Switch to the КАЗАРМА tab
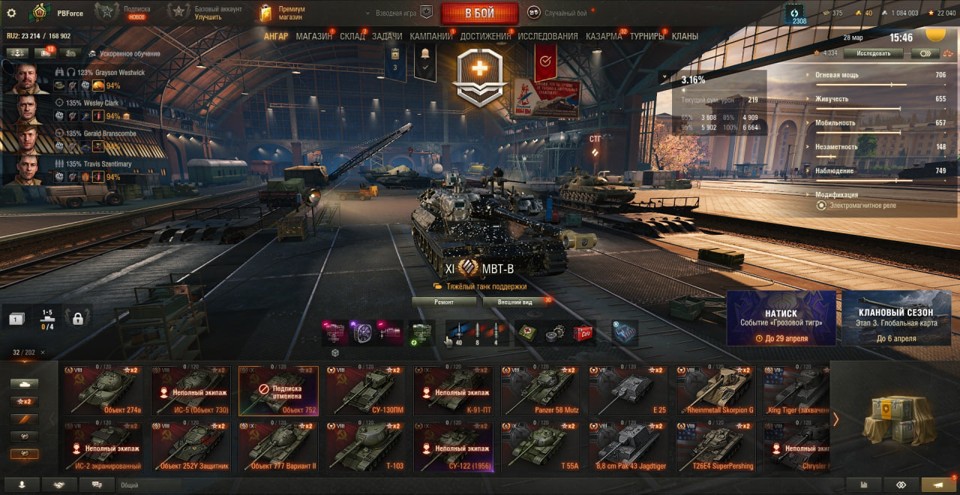 [604, 36]
